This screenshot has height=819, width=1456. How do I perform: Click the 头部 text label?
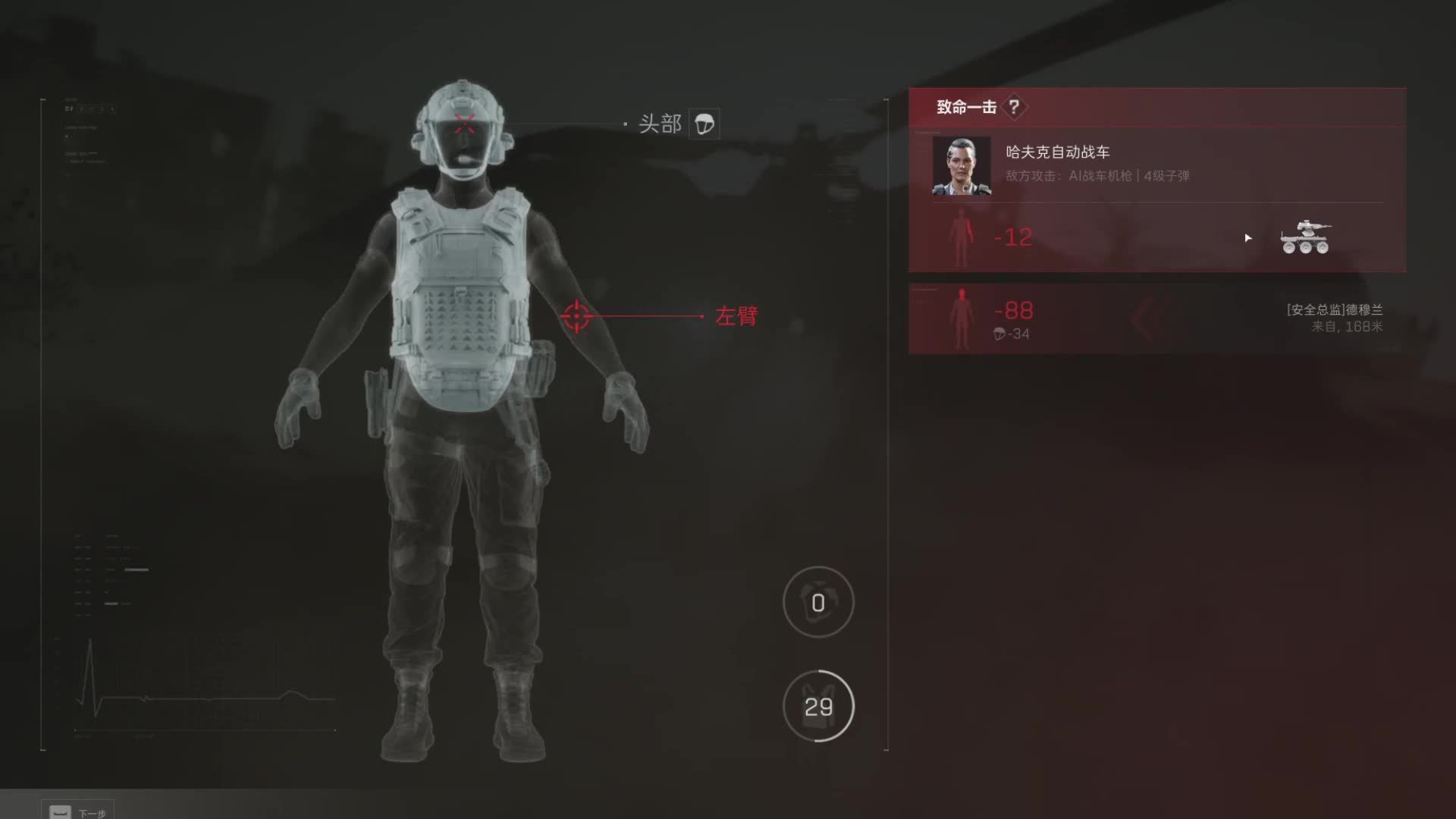click(659, 123)
